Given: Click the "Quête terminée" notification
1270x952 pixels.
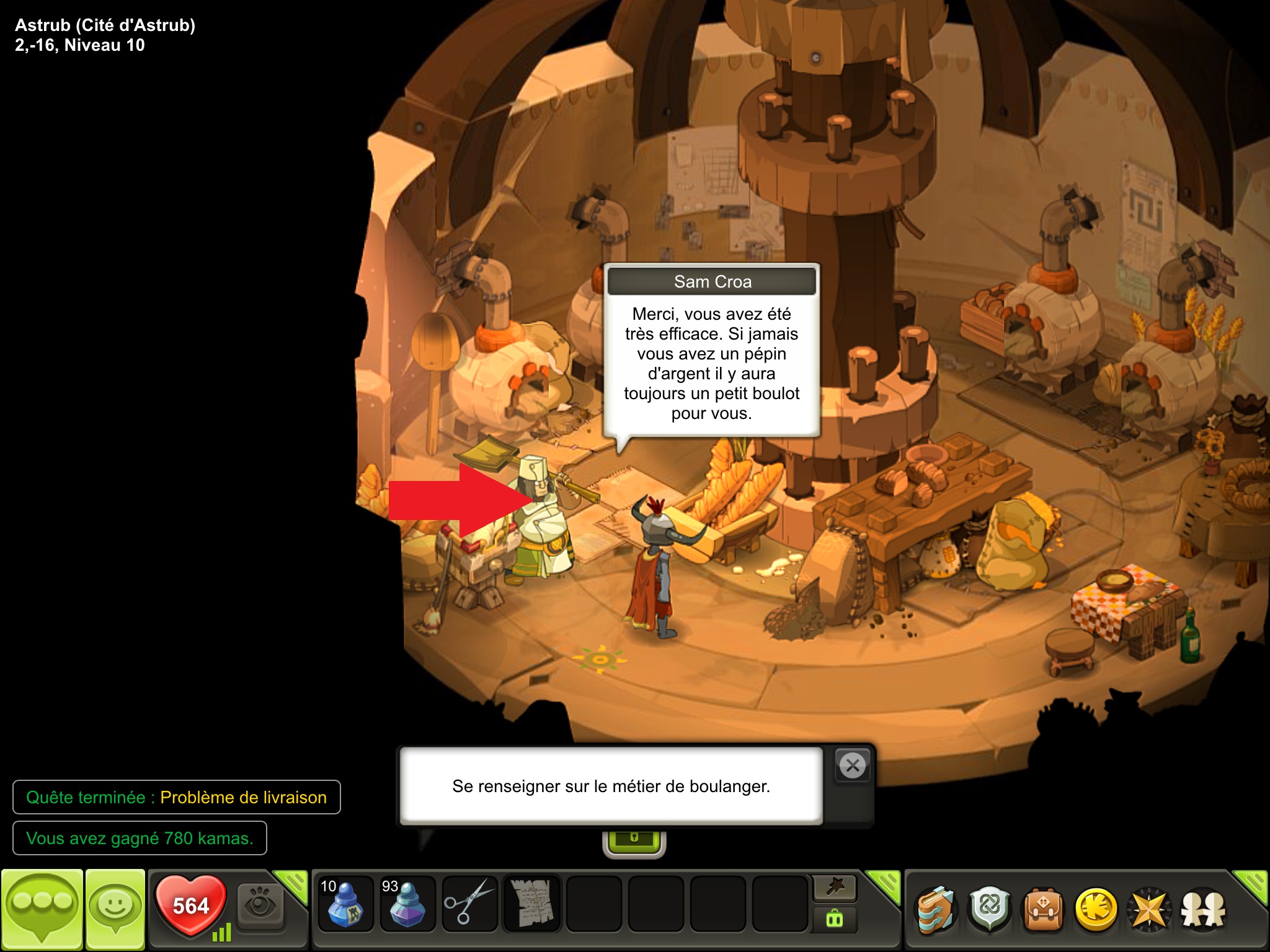Looking at the screenshot, I should click(x=176, y=797).
